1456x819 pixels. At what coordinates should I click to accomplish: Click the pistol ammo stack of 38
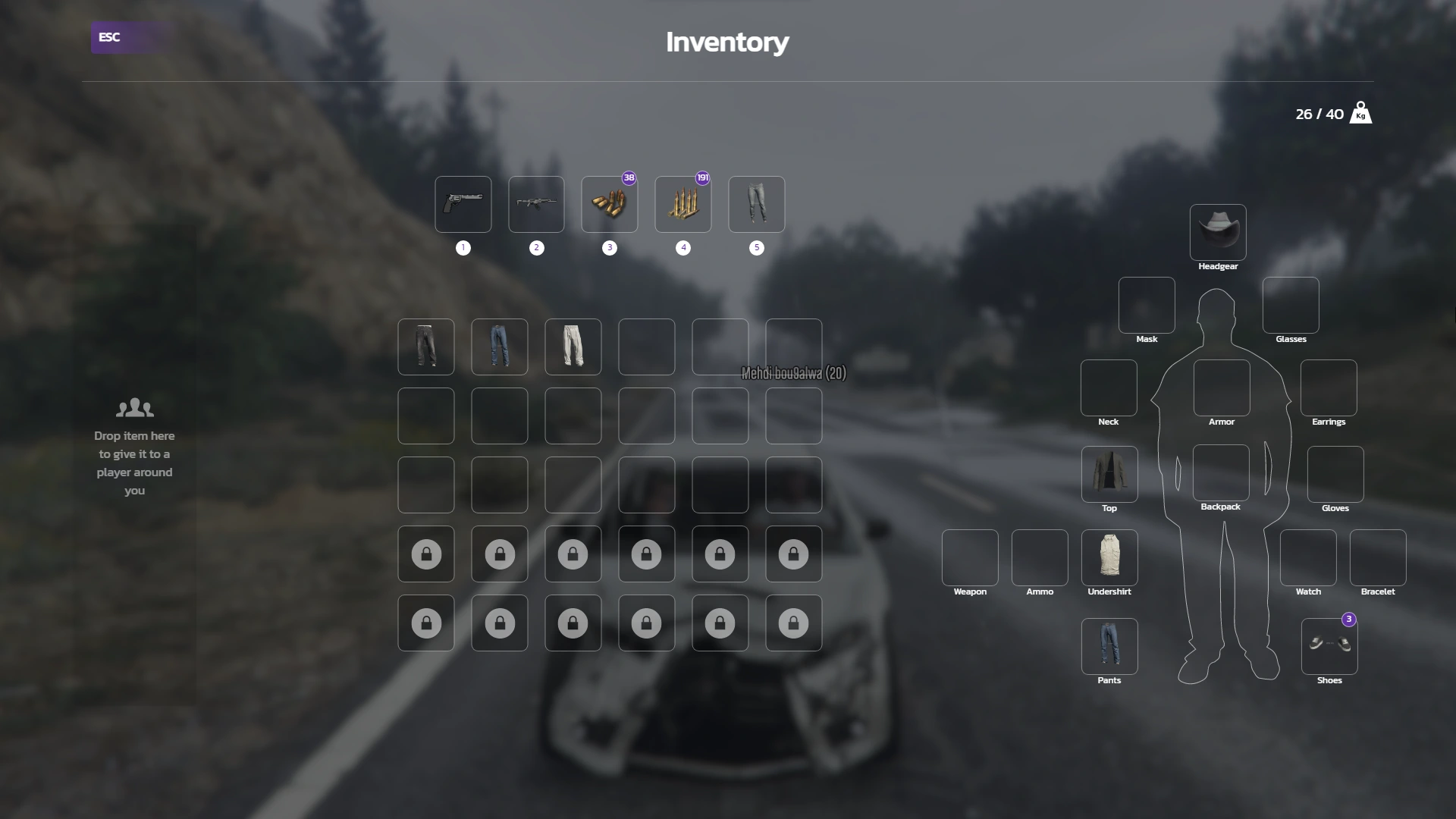point(610,205)
